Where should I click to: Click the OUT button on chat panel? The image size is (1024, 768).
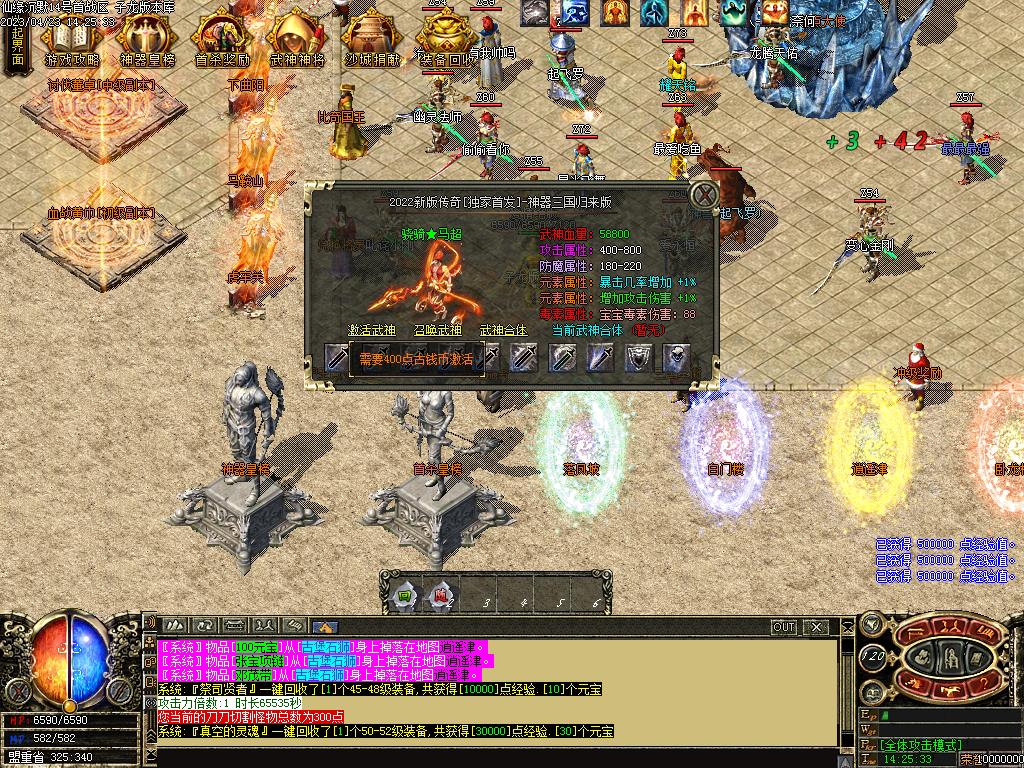(784, 627)
